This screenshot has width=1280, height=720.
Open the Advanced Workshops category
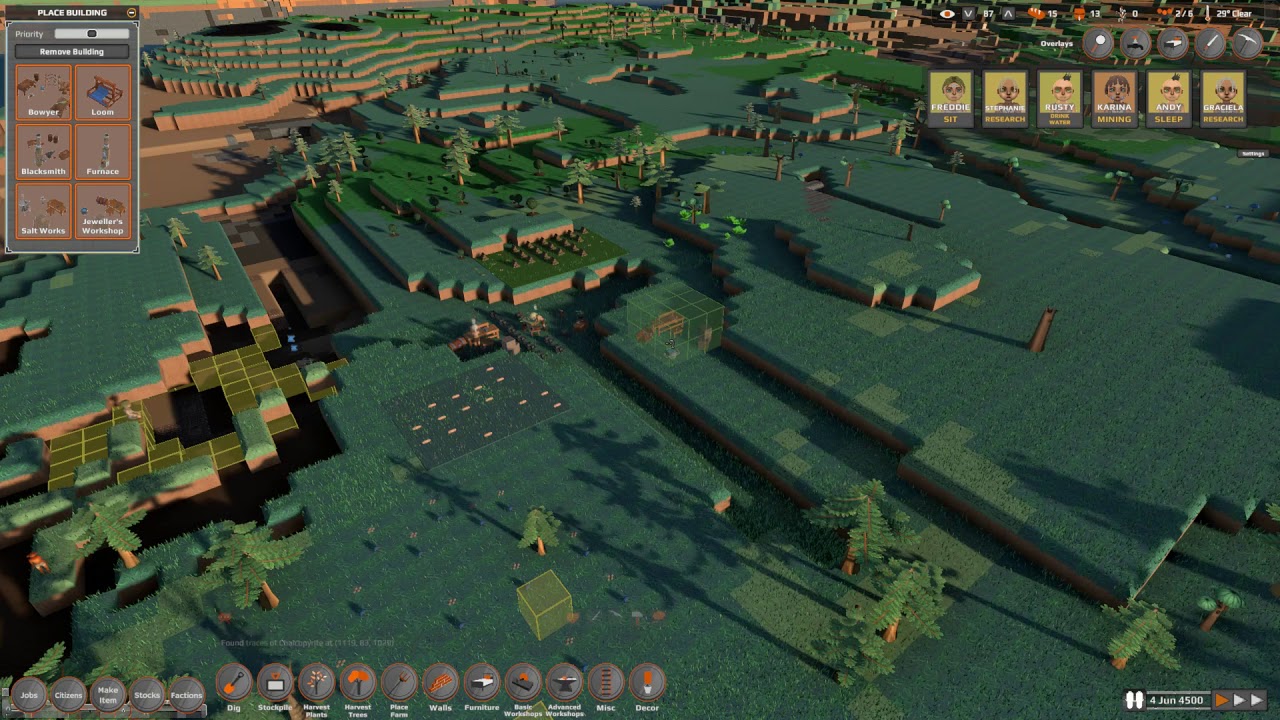point(564,684)
